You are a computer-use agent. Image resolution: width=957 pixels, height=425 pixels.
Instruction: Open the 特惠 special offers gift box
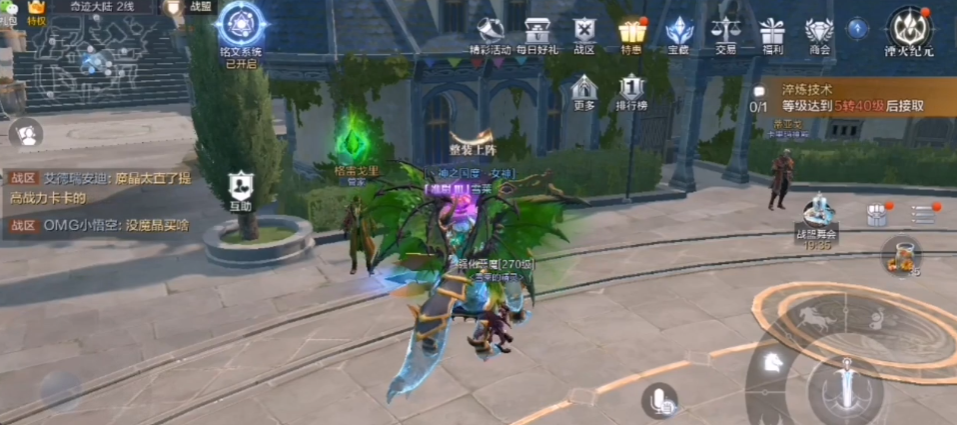[631, 31]
